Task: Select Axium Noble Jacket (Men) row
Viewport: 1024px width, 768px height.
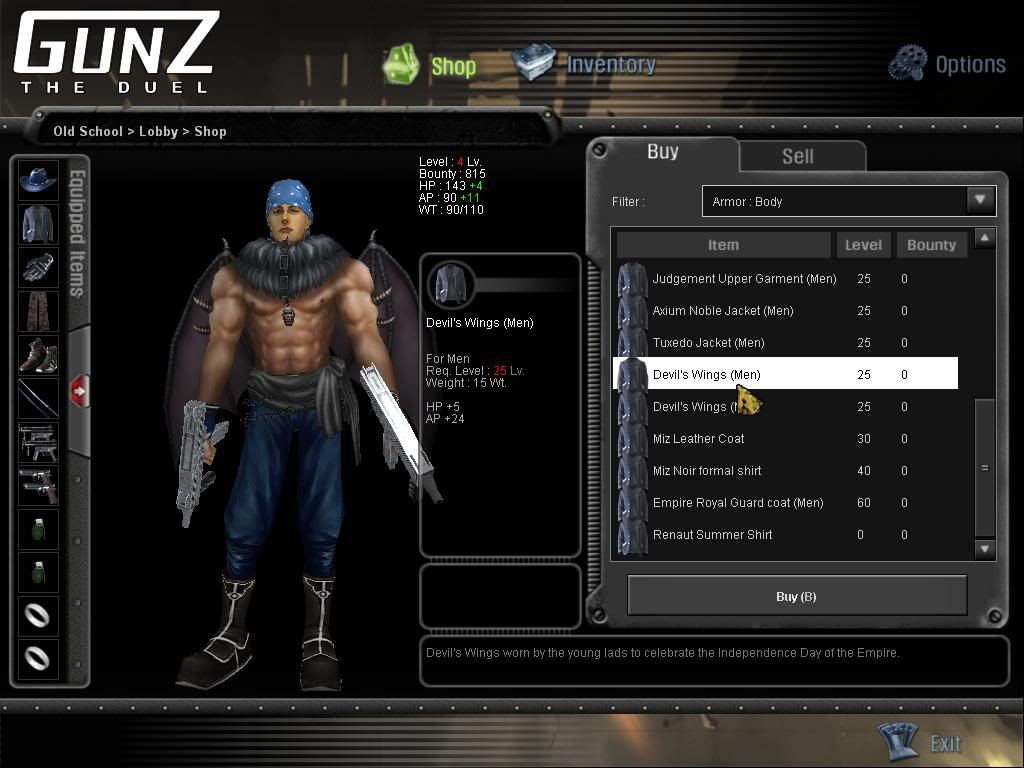Action: point(723,311)
